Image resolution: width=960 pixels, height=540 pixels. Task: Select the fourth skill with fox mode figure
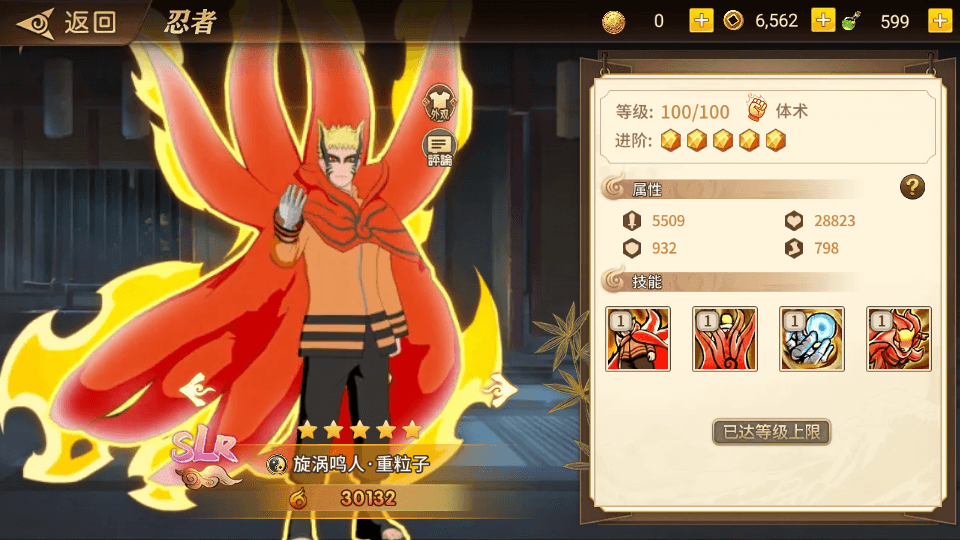898,339
